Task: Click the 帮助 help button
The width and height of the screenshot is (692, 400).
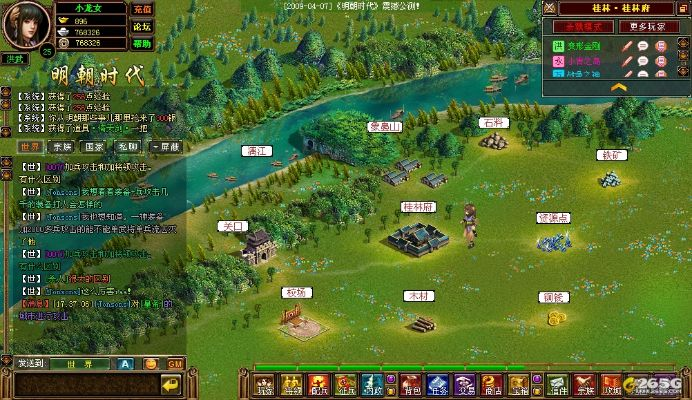Action: [x=142, y=44]
